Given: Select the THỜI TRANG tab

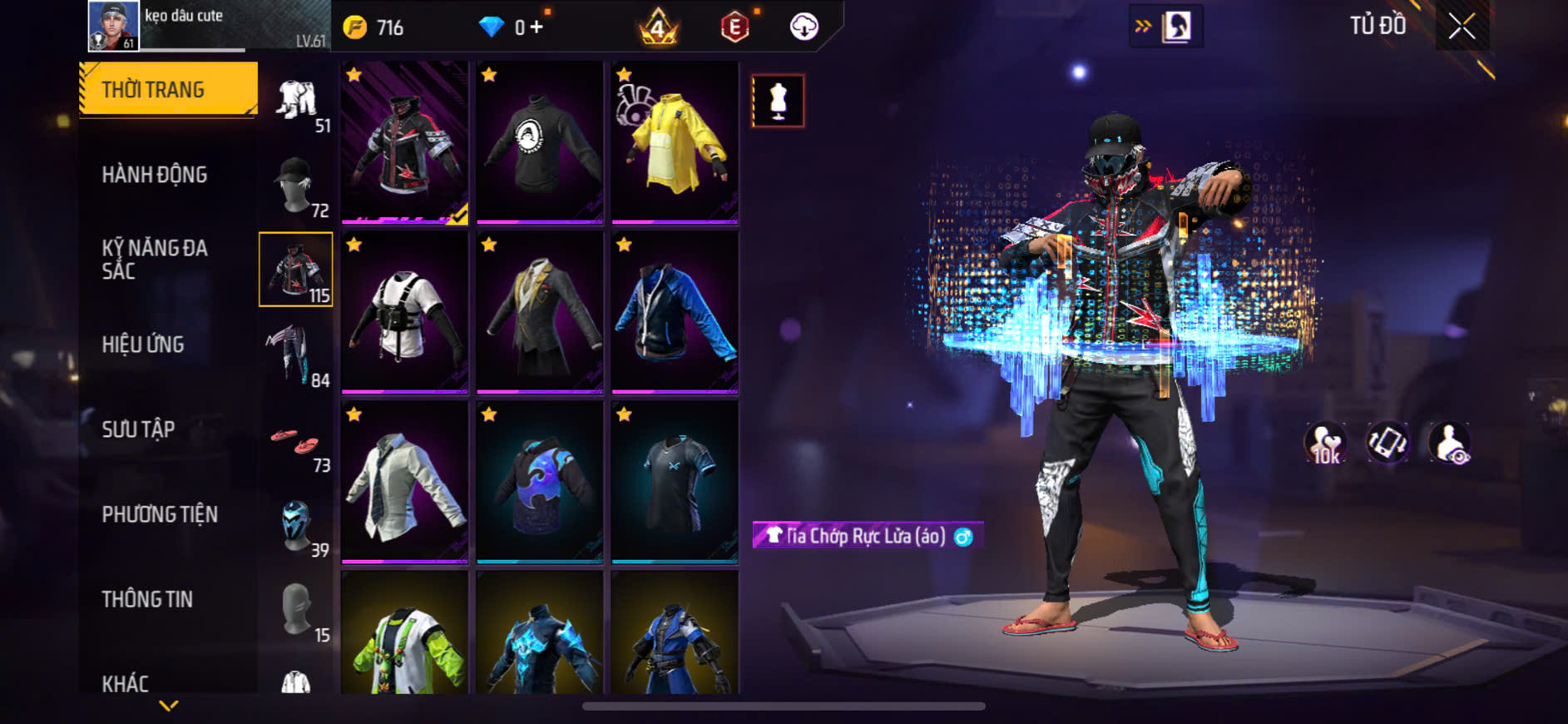Looking at the screenshot, I should (168, 89).
